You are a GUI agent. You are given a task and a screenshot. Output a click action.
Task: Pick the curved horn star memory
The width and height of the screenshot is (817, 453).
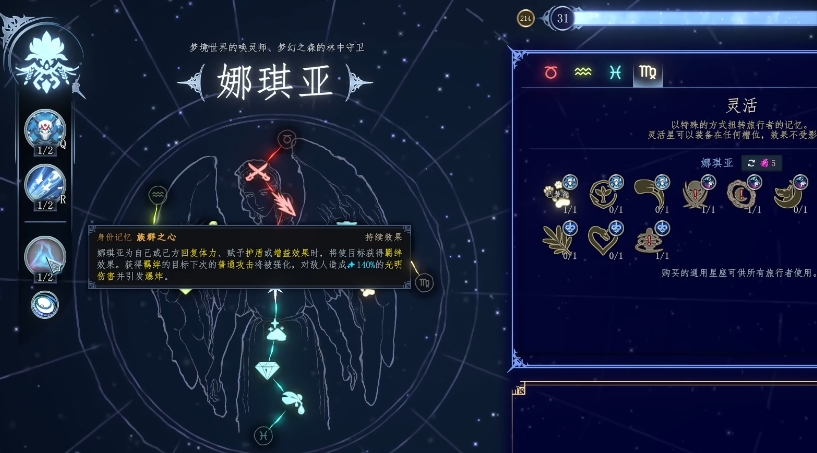click(650, 192)
